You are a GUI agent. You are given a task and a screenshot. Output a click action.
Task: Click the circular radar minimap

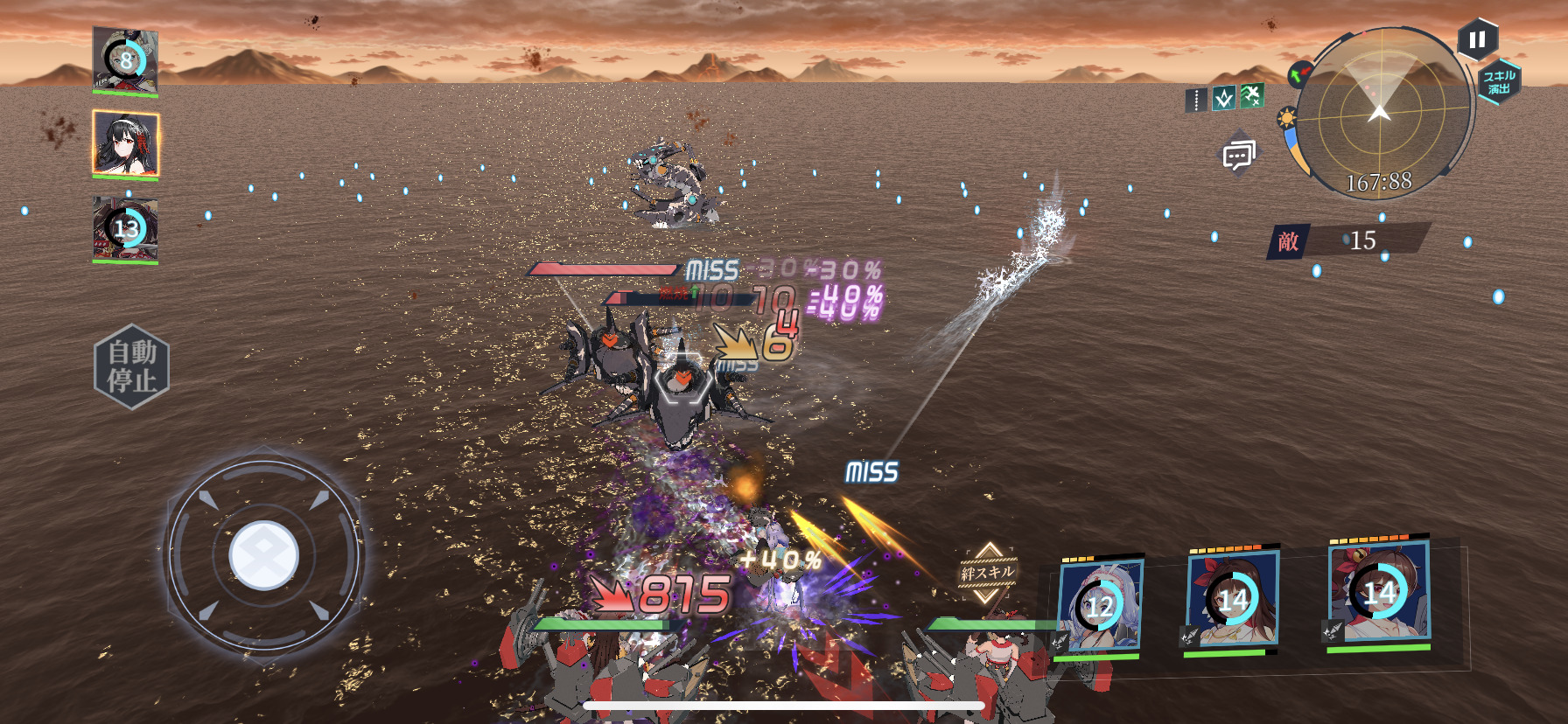tap(1380, 114)
